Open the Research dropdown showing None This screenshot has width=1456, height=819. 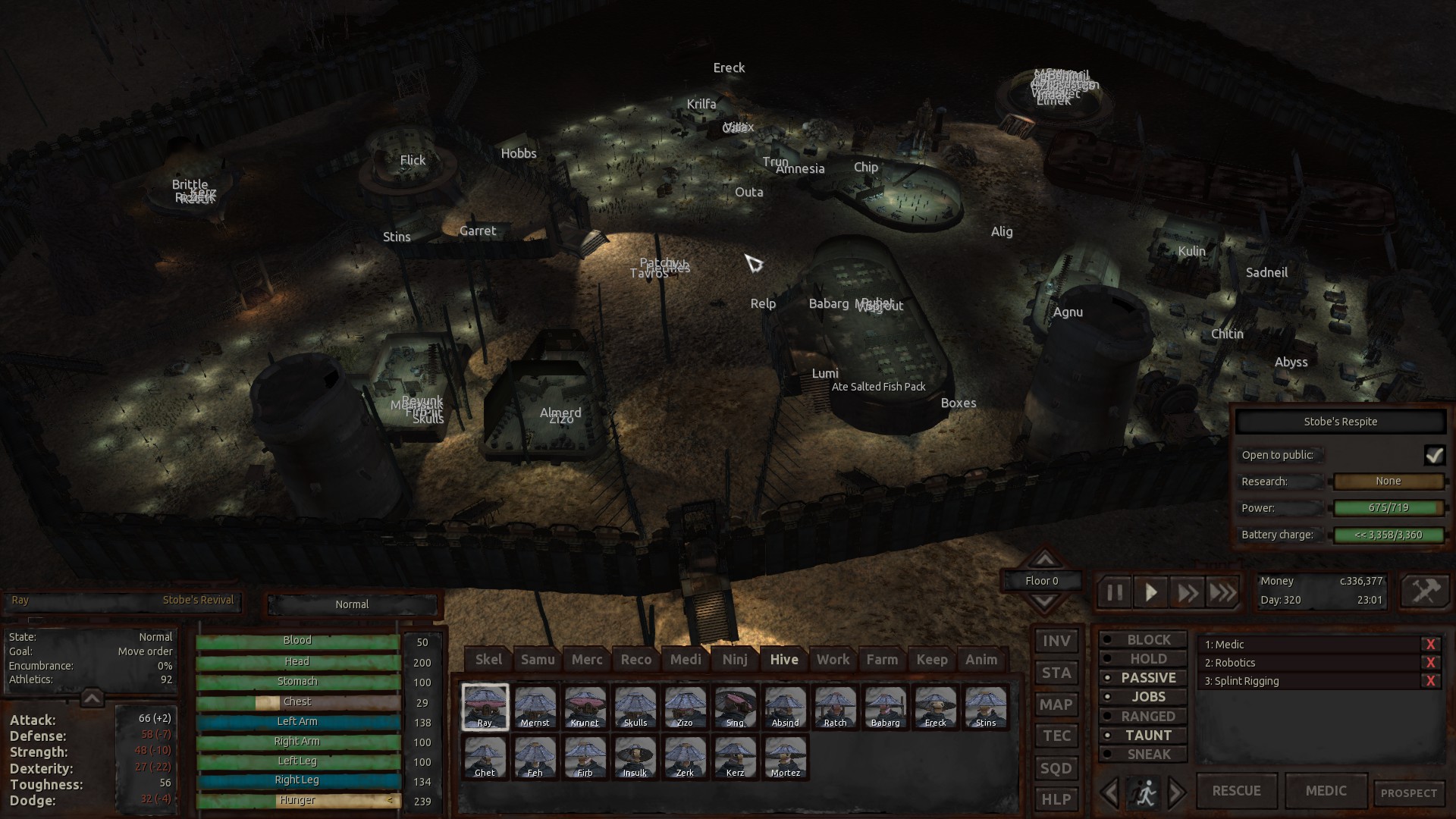(1389, 481)
